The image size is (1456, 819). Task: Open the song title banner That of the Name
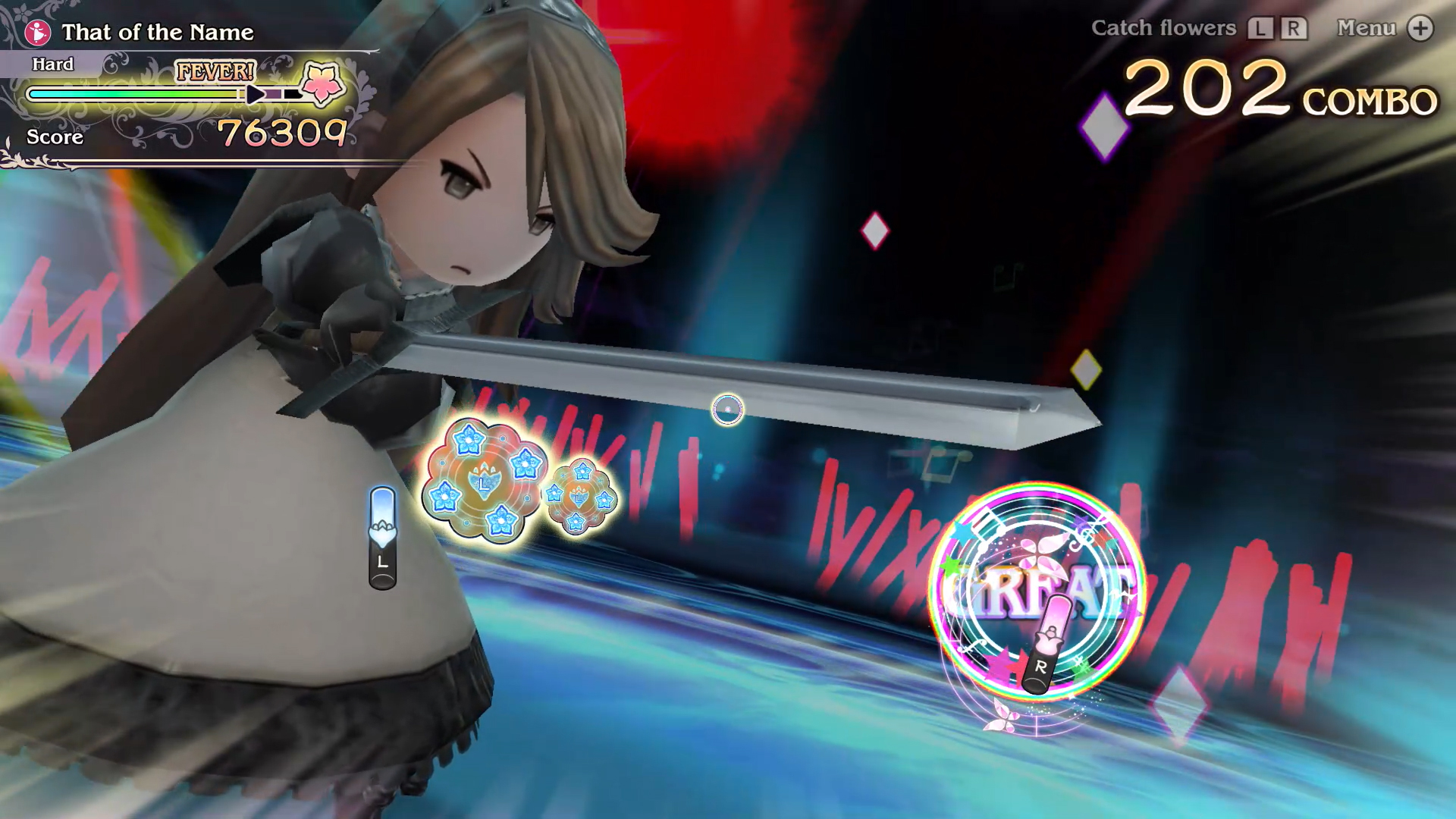click(158, 33)
